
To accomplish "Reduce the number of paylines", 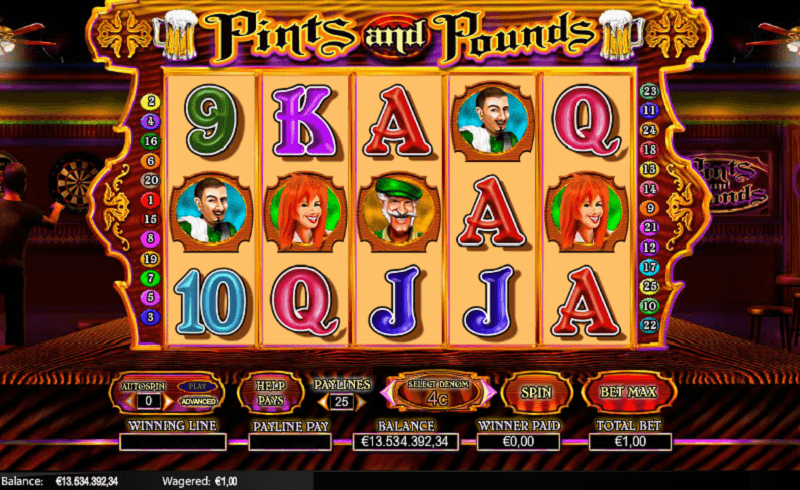I will (322, 402).
